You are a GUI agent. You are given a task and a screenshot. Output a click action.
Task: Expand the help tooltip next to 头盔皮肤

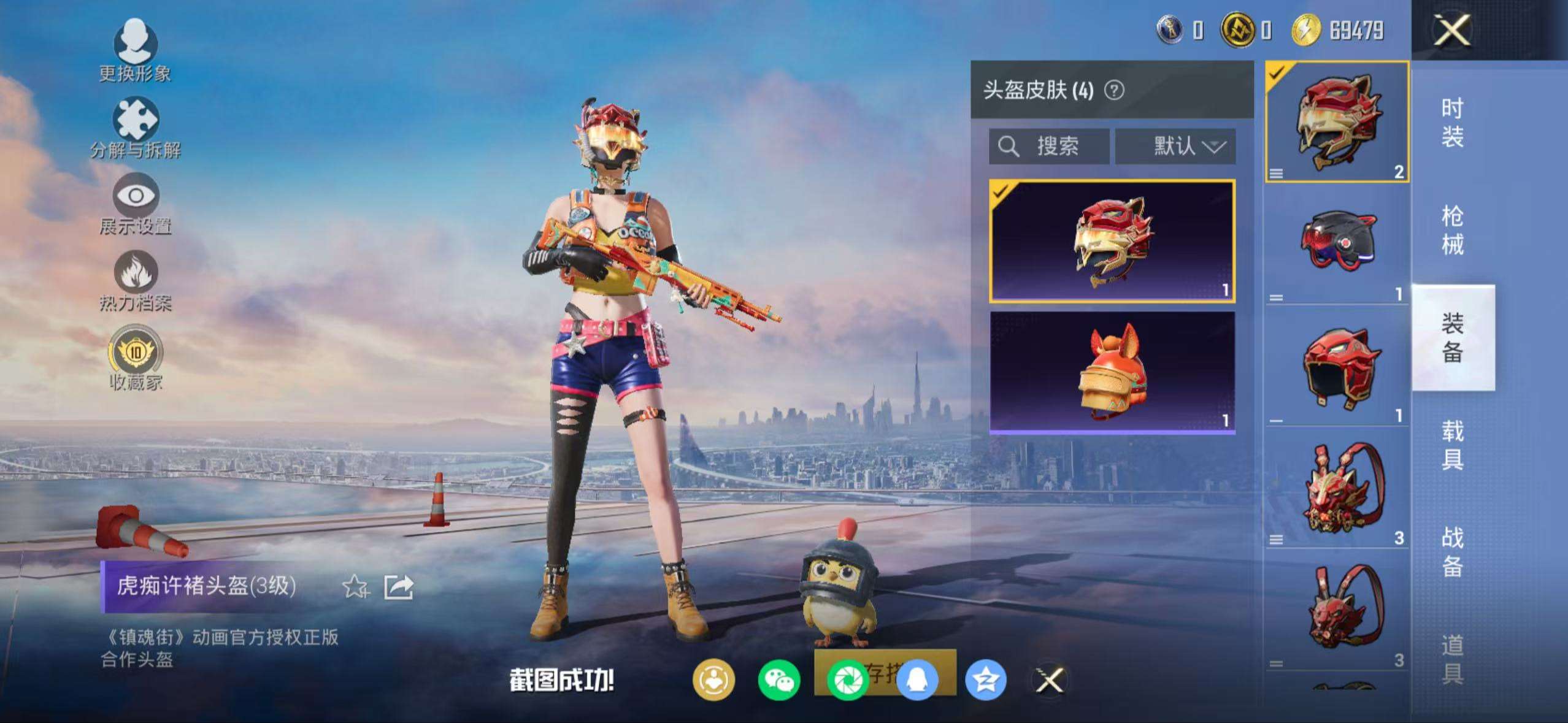[1115, 90]
